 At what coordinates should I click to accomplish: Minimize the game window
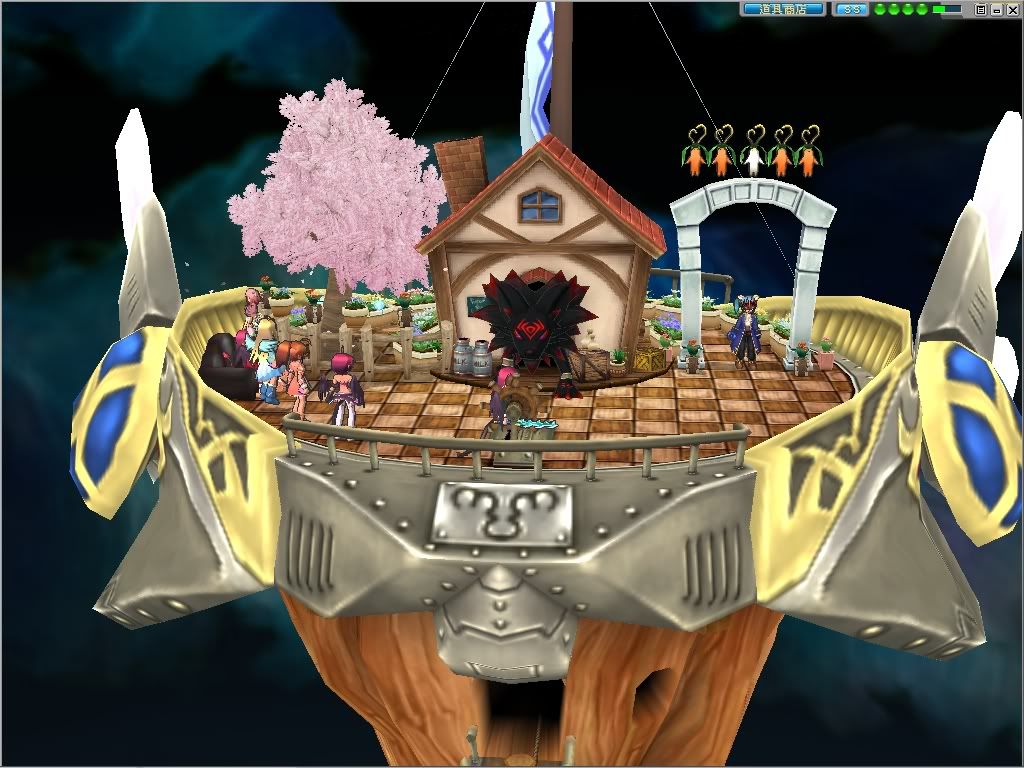996,9
